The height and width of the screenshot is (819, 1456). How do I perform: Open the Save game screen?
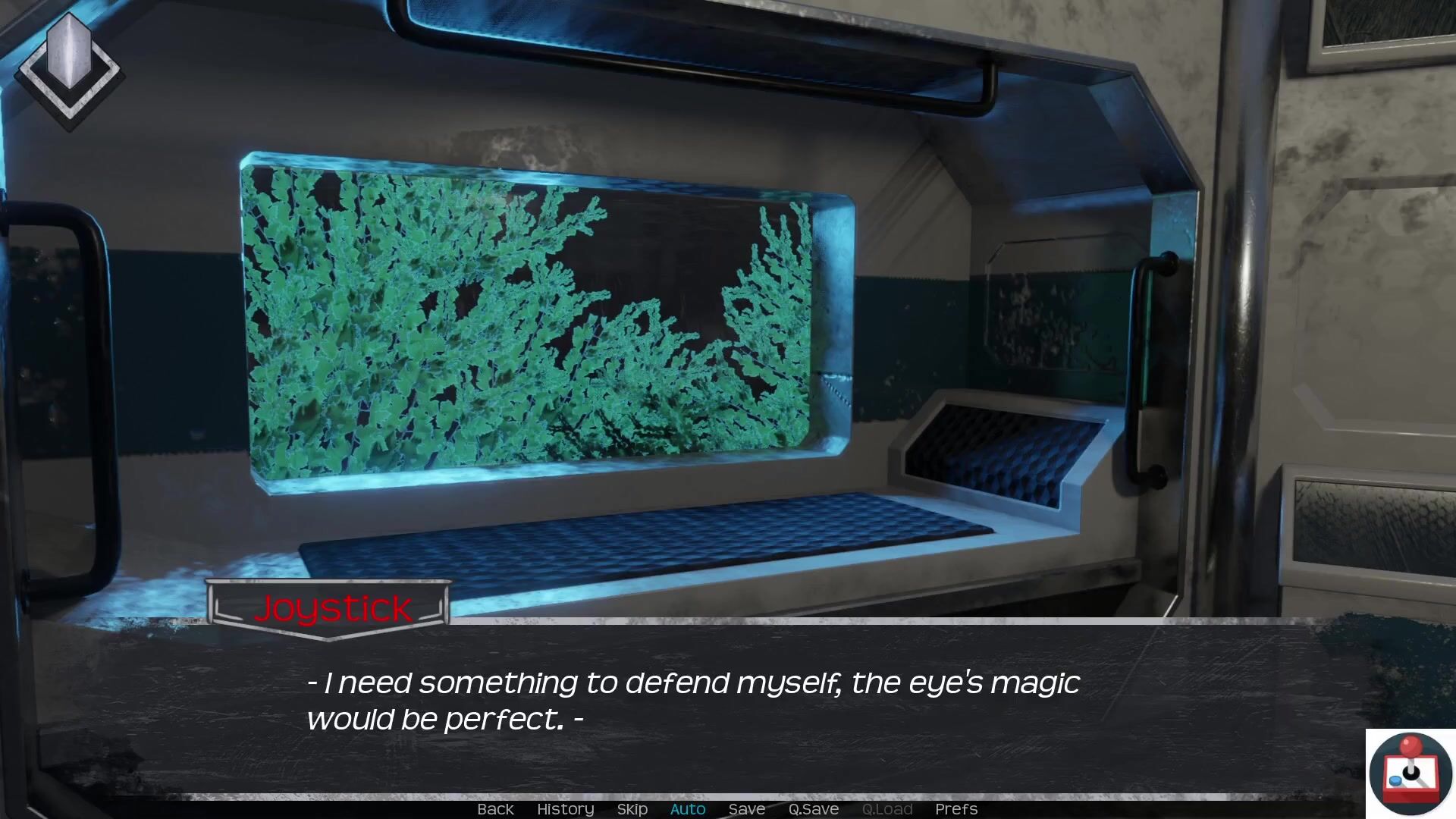[x=746, y=809]
